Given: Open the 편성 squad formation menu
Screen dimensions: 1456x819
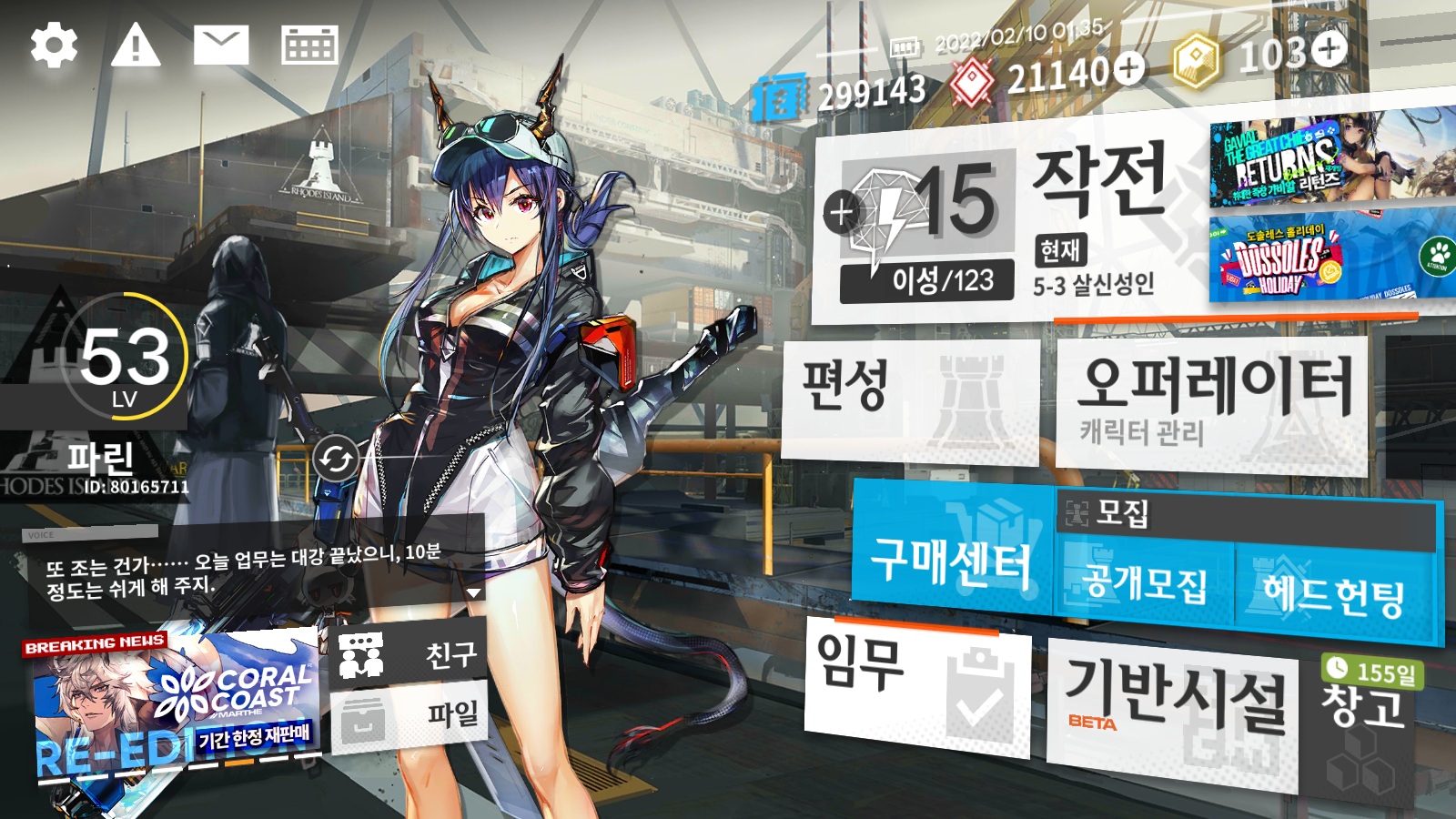Looking at the screenshot, I should click(910, 399).
